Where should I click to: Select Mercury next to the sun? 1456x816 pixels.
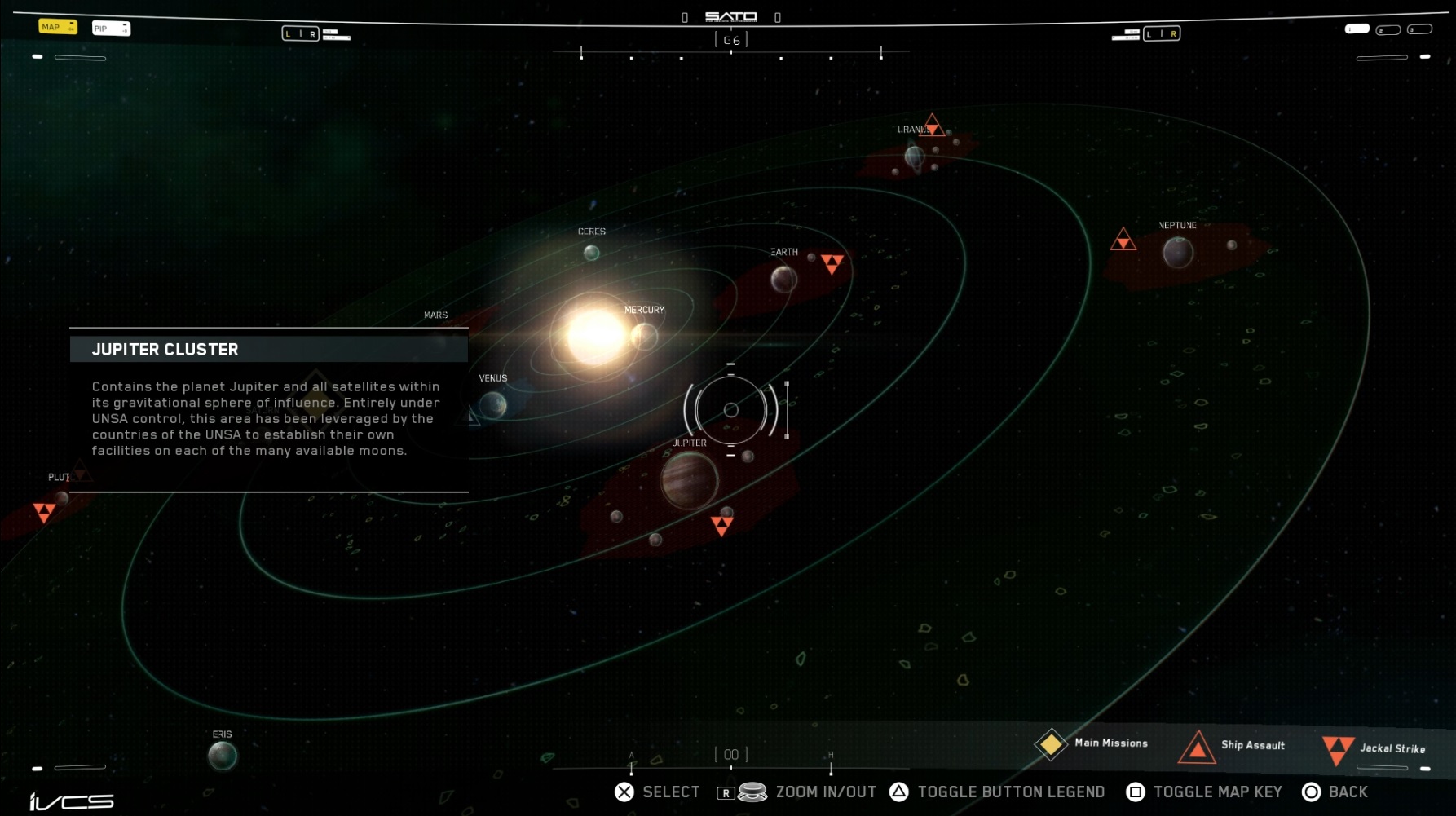pos(644,336)
